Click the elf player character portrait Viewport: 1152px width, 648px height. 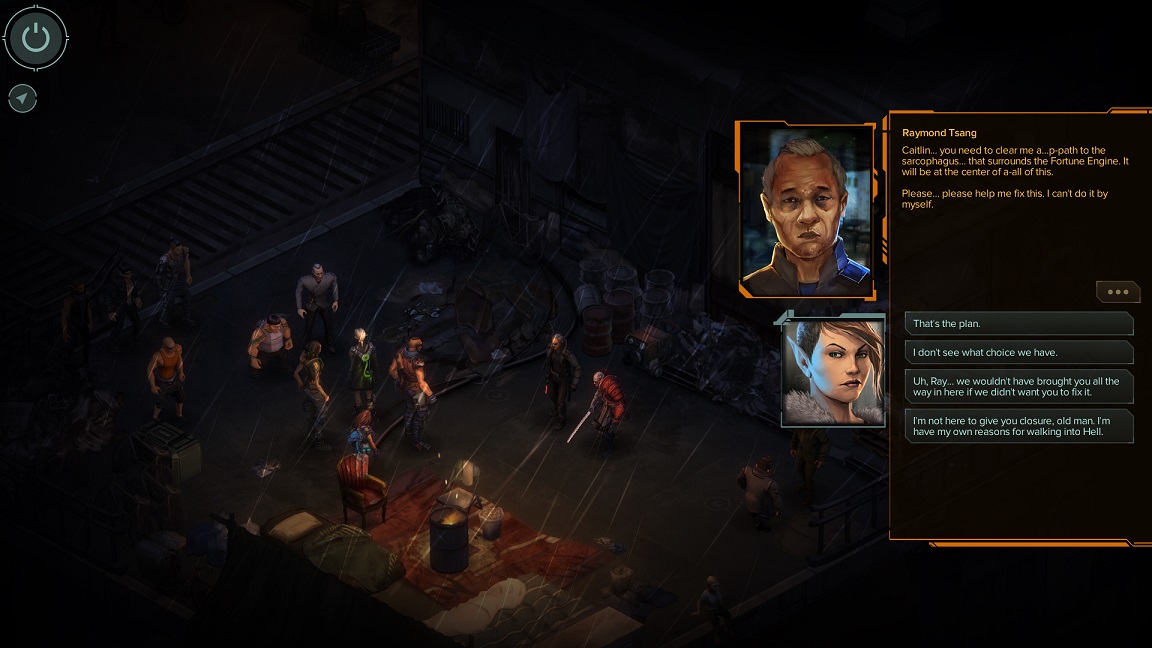tap(833, 372)
